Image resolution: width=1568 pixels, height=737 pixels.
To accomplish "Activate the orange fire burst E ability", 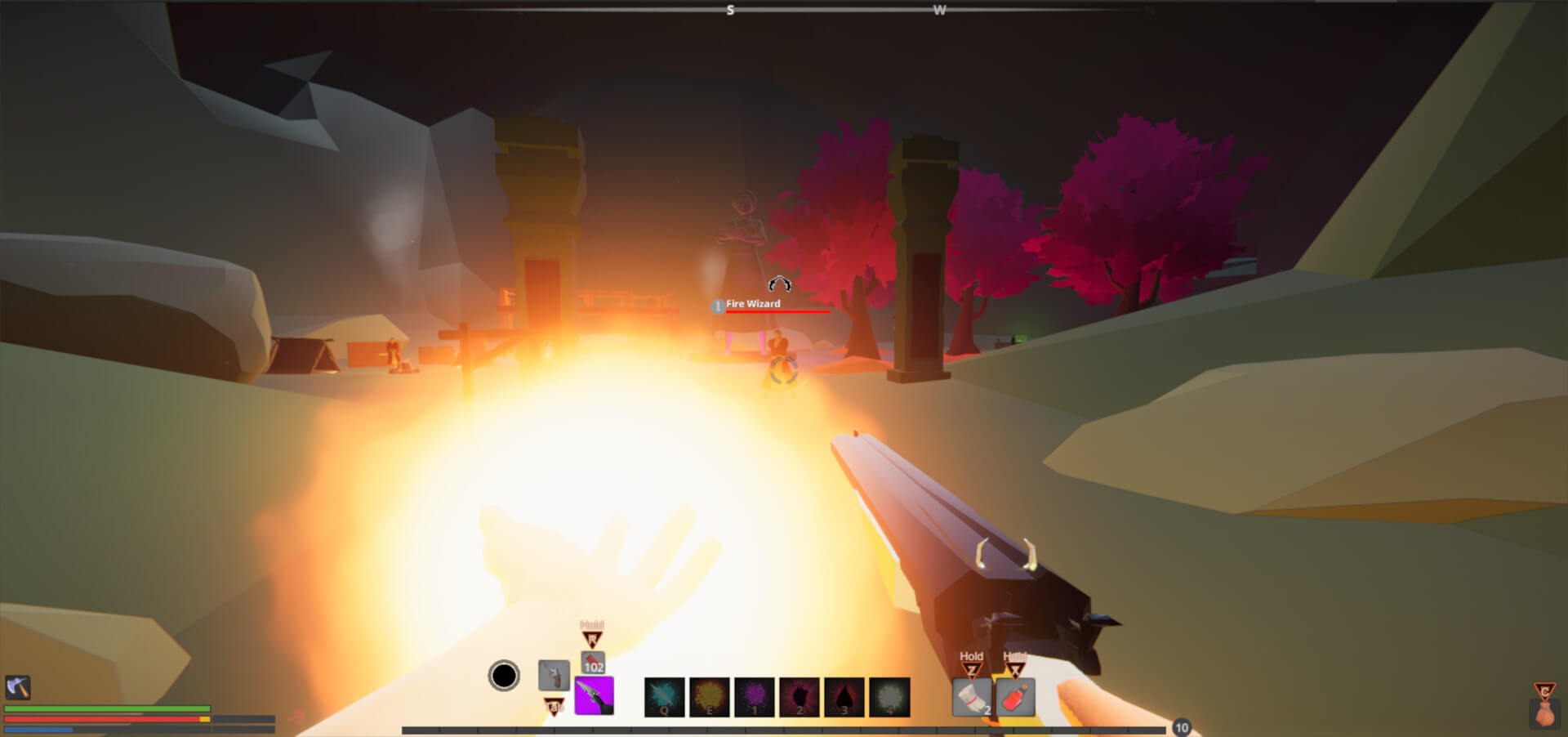I will (x=710, y=697).
